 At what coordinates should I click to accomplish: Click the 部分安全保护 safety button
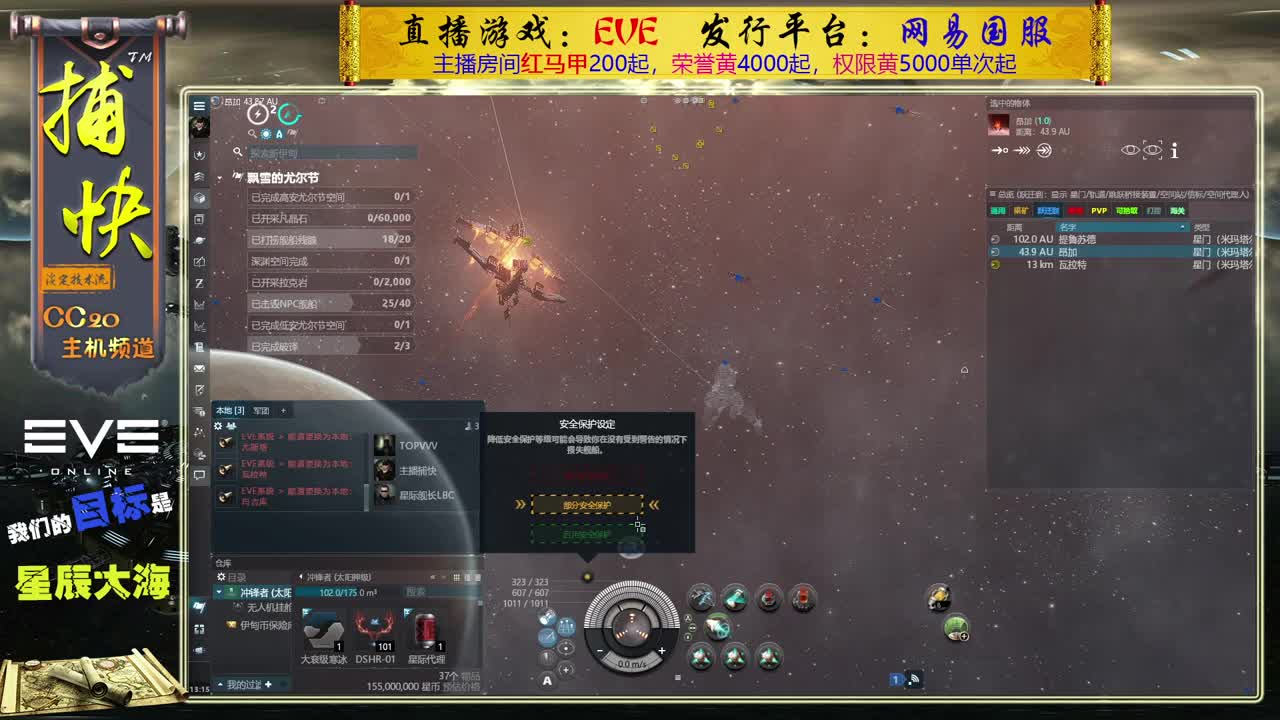point(587,504)
